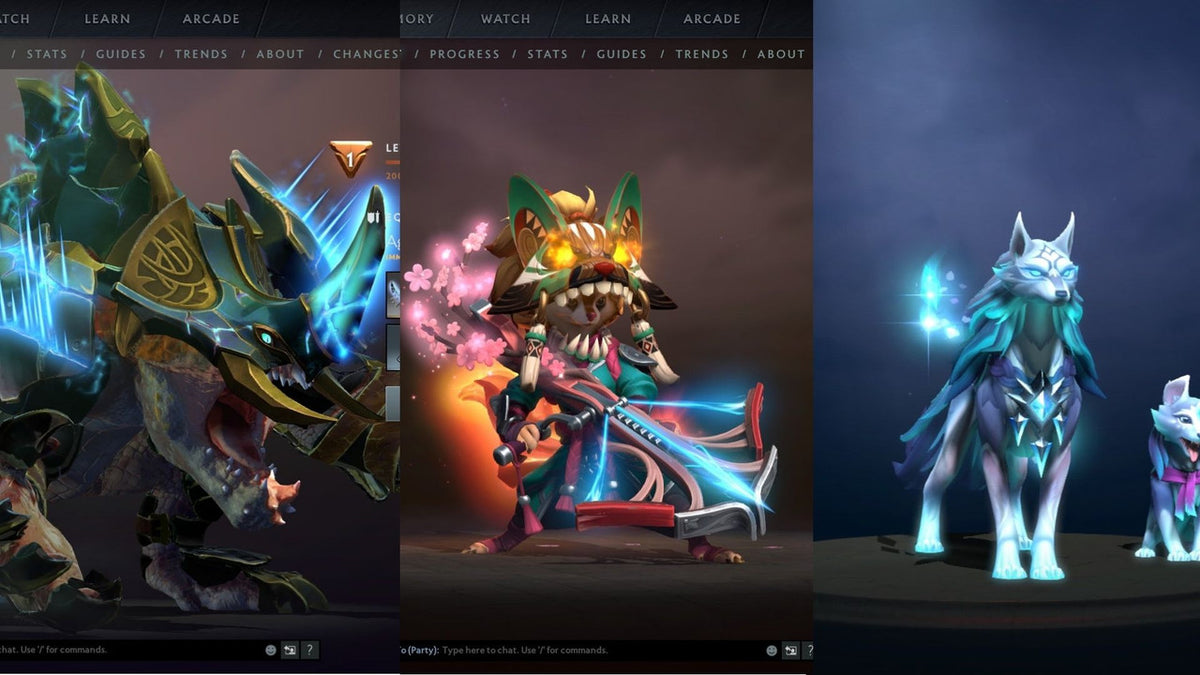The image size is (1200, 675).
Task: Switch to the Changes tab
Action: 366,54
